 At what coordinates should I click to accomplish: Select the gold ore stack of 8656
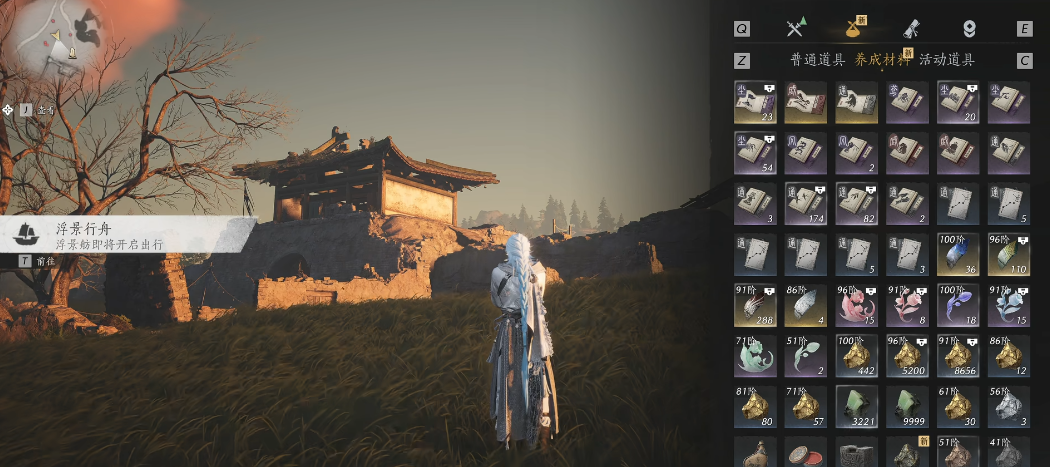click(x=957, y=355)
